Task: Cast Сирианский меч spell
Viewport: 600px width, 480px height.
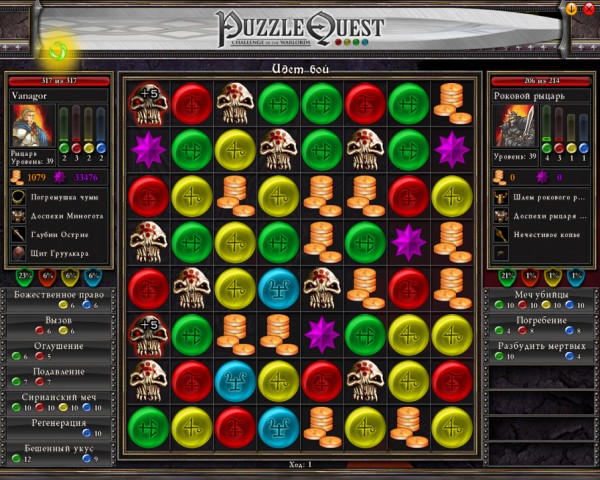Action: click(x=59, y=398)
